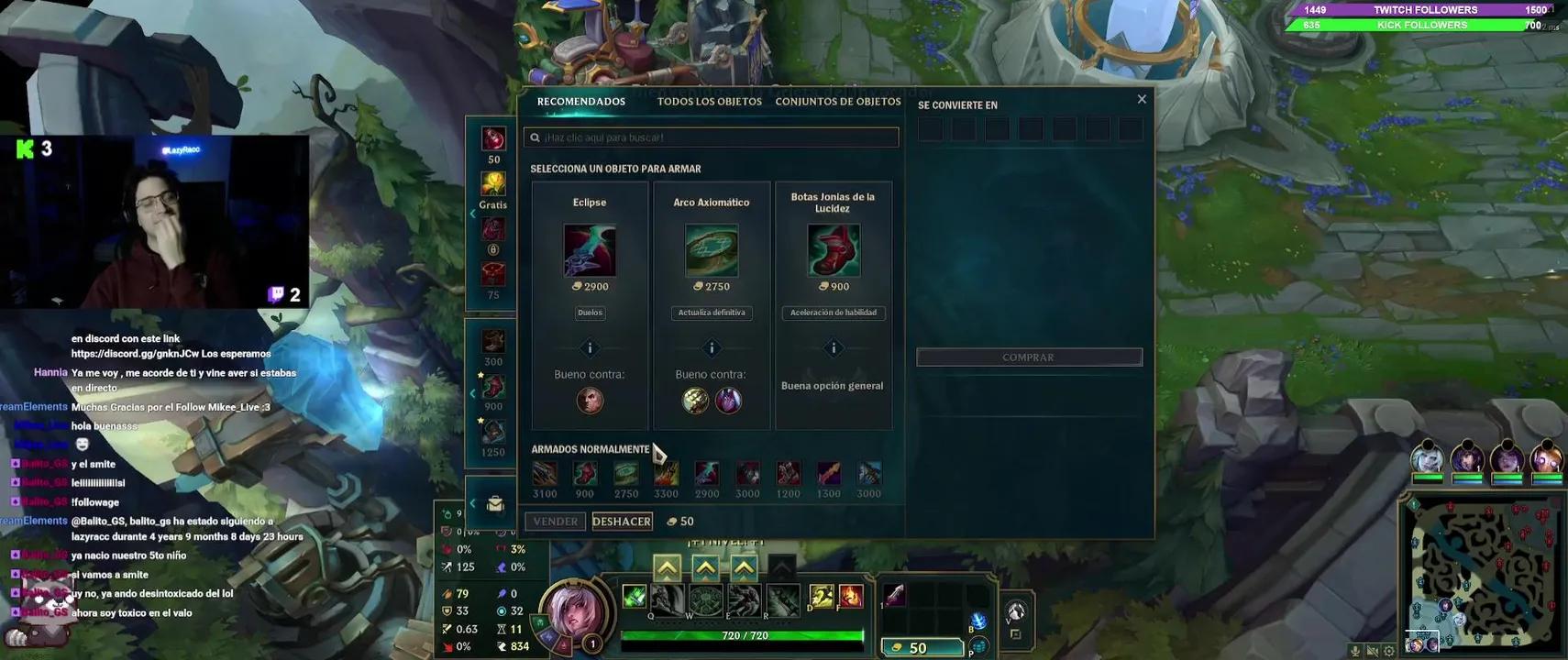Click the DESHACER undo button
Screen dimensions: 1568x660
click(622, 520)
